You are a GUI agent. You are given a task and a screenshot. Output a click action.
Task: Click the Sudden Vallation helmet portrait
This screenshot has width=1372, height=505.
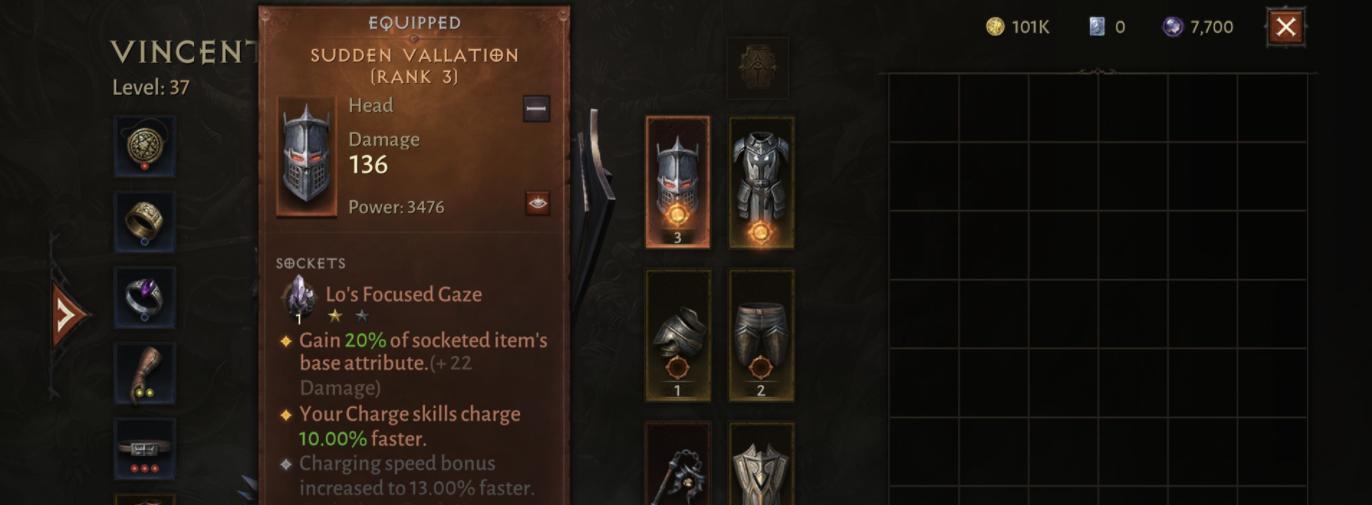(306, 157)
